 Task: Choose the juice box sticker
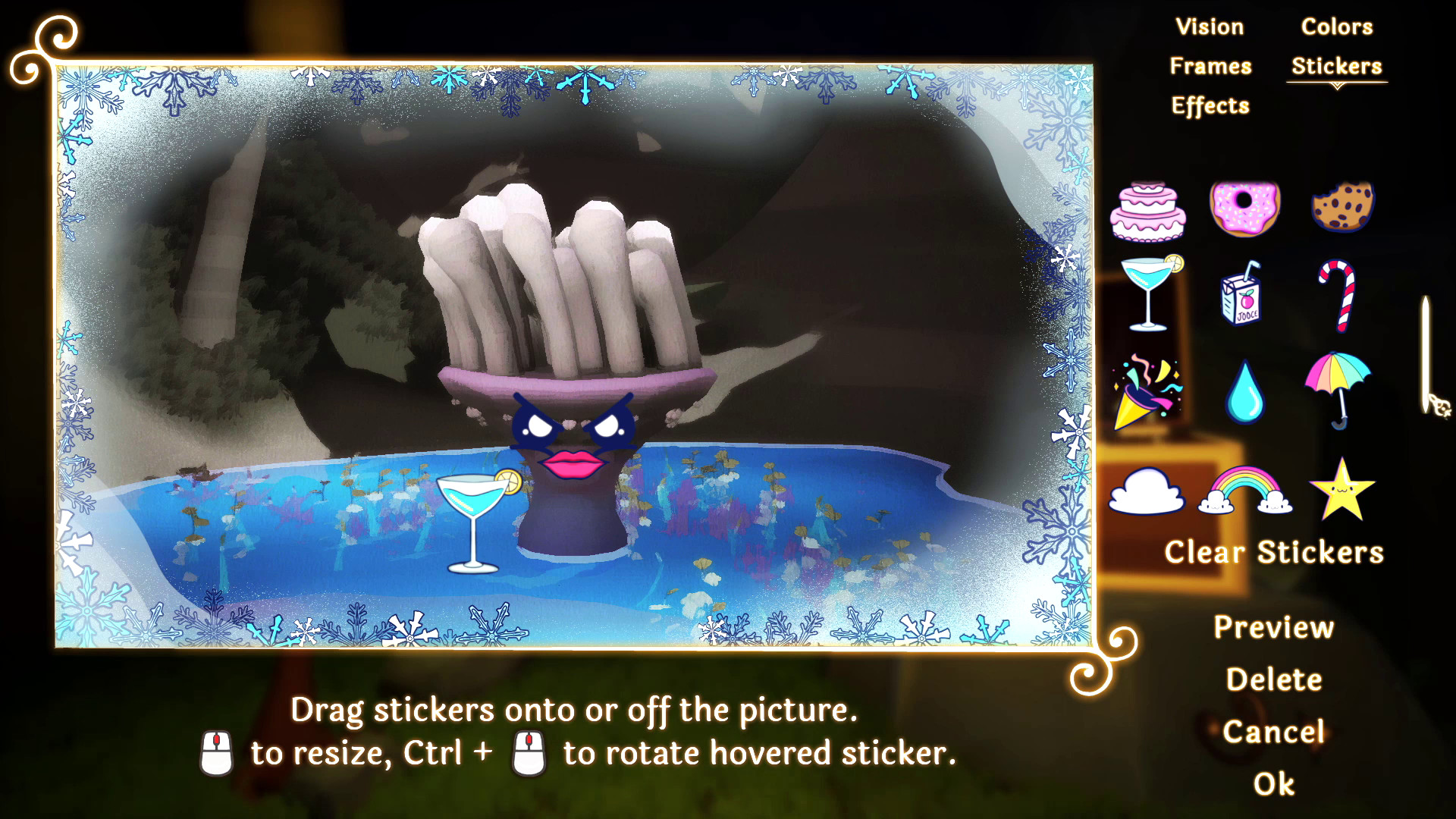pyautogui.click(x=1241, y=294)
